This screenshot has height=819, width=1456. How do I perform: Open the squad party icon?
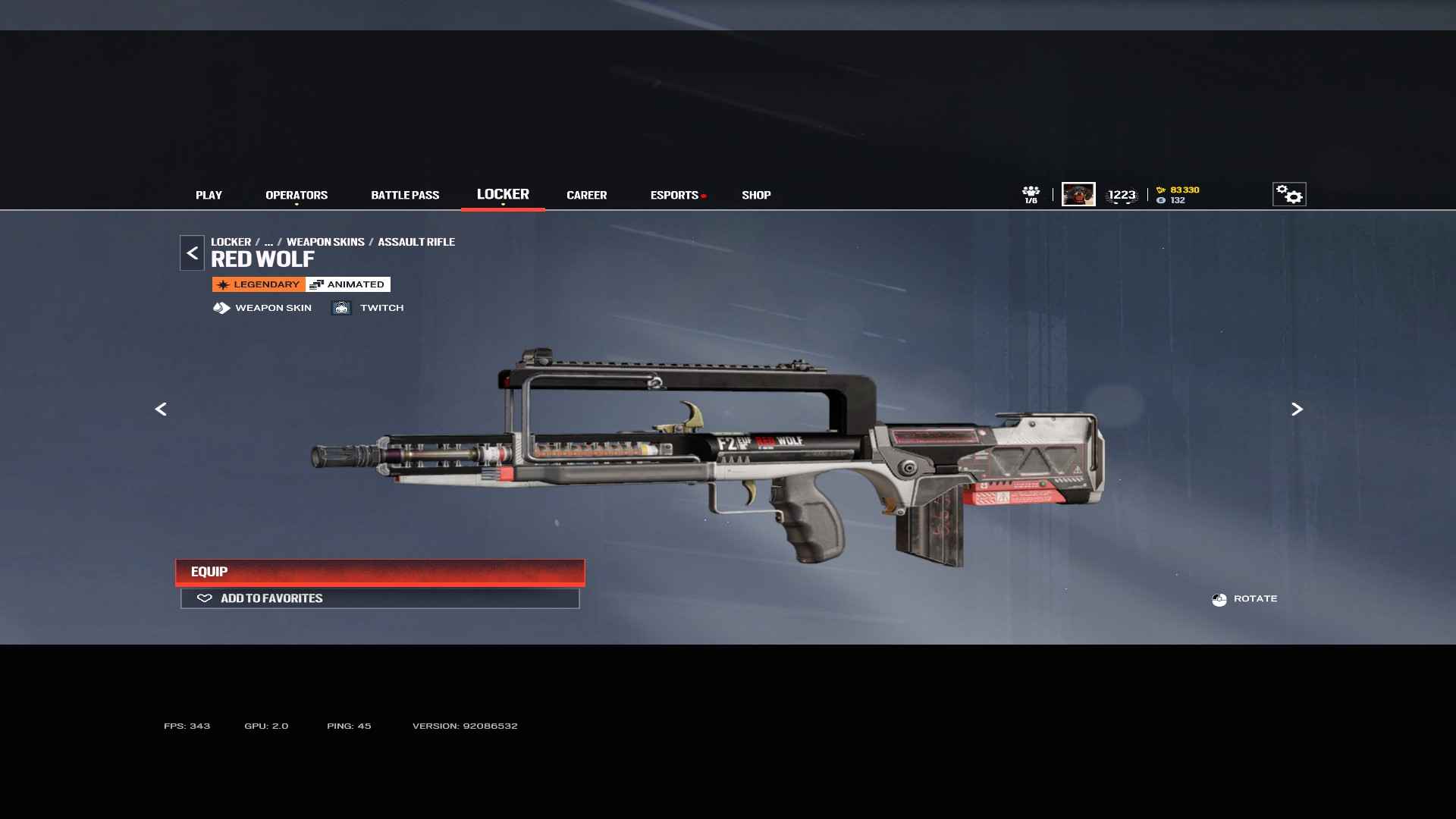pyautogui.click(x=1031, y=194)
